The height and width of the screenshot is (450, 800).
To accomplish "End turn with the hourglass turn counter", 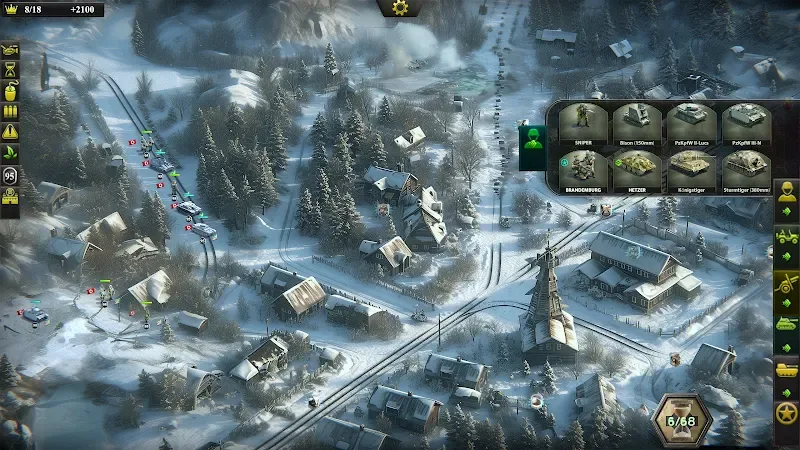I will (682, 420).
